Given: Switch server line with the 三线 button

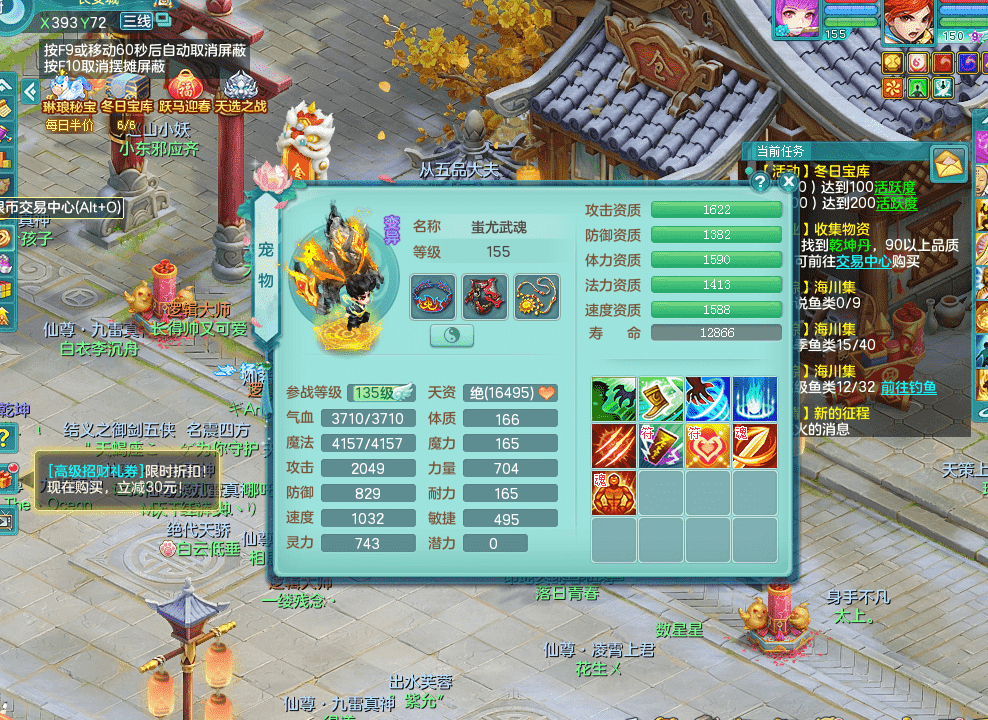Looking at the screenshot, I should coord(137,21).
